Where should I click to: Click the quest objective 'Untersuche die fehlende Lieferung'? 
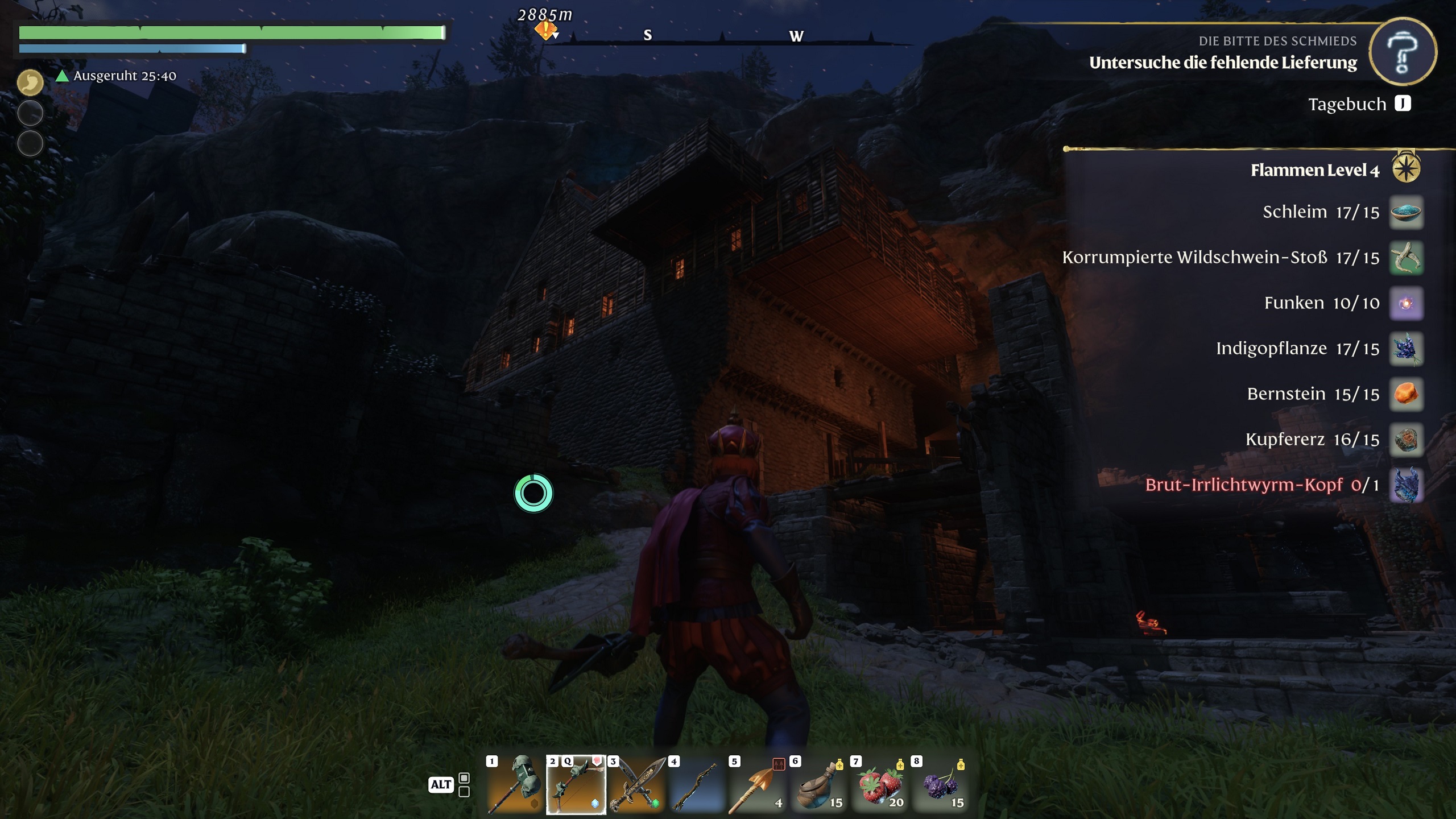[x=1223, y=63]
